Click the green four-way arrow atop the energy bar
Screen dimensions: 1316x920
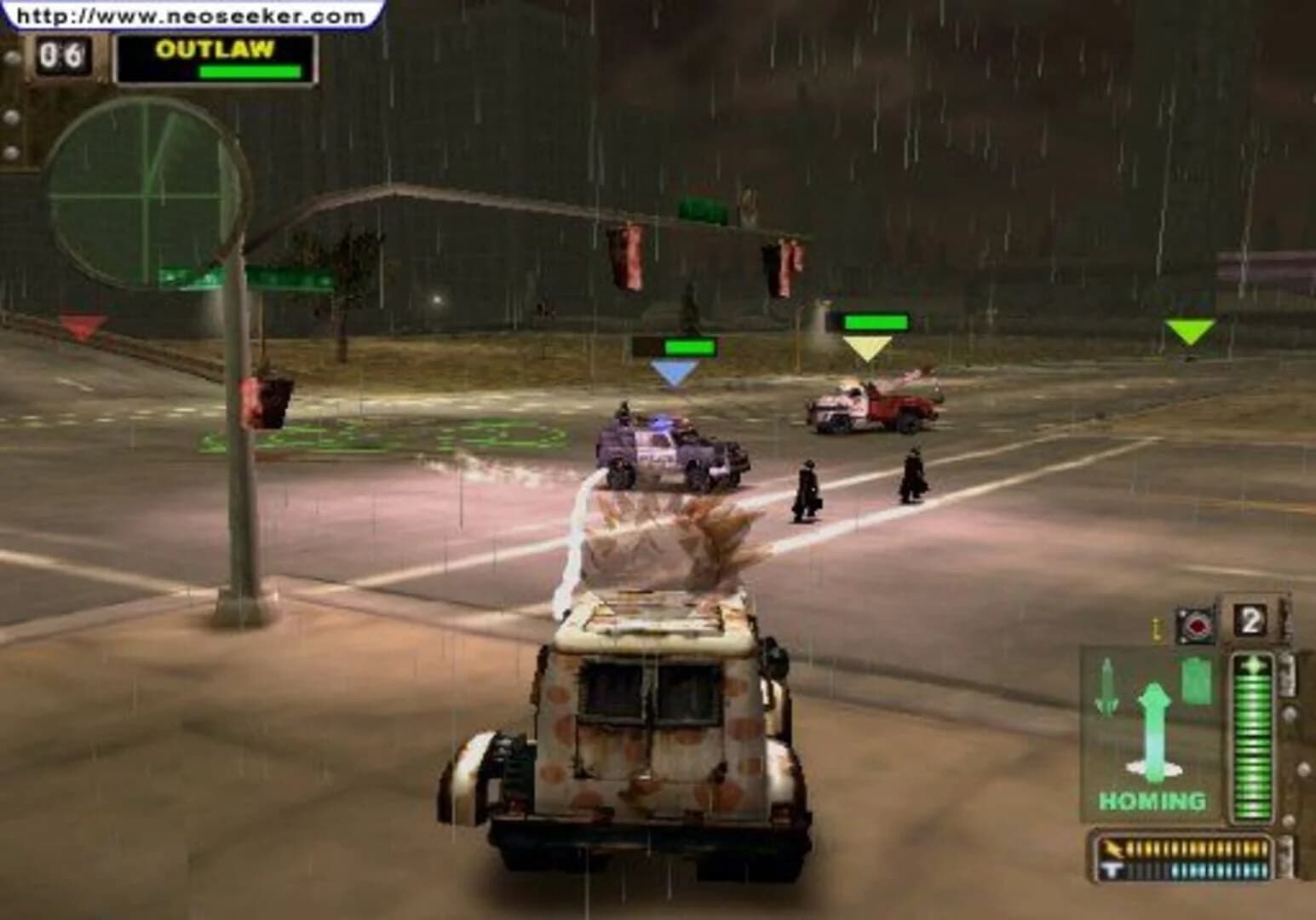tap(1253, 664)
